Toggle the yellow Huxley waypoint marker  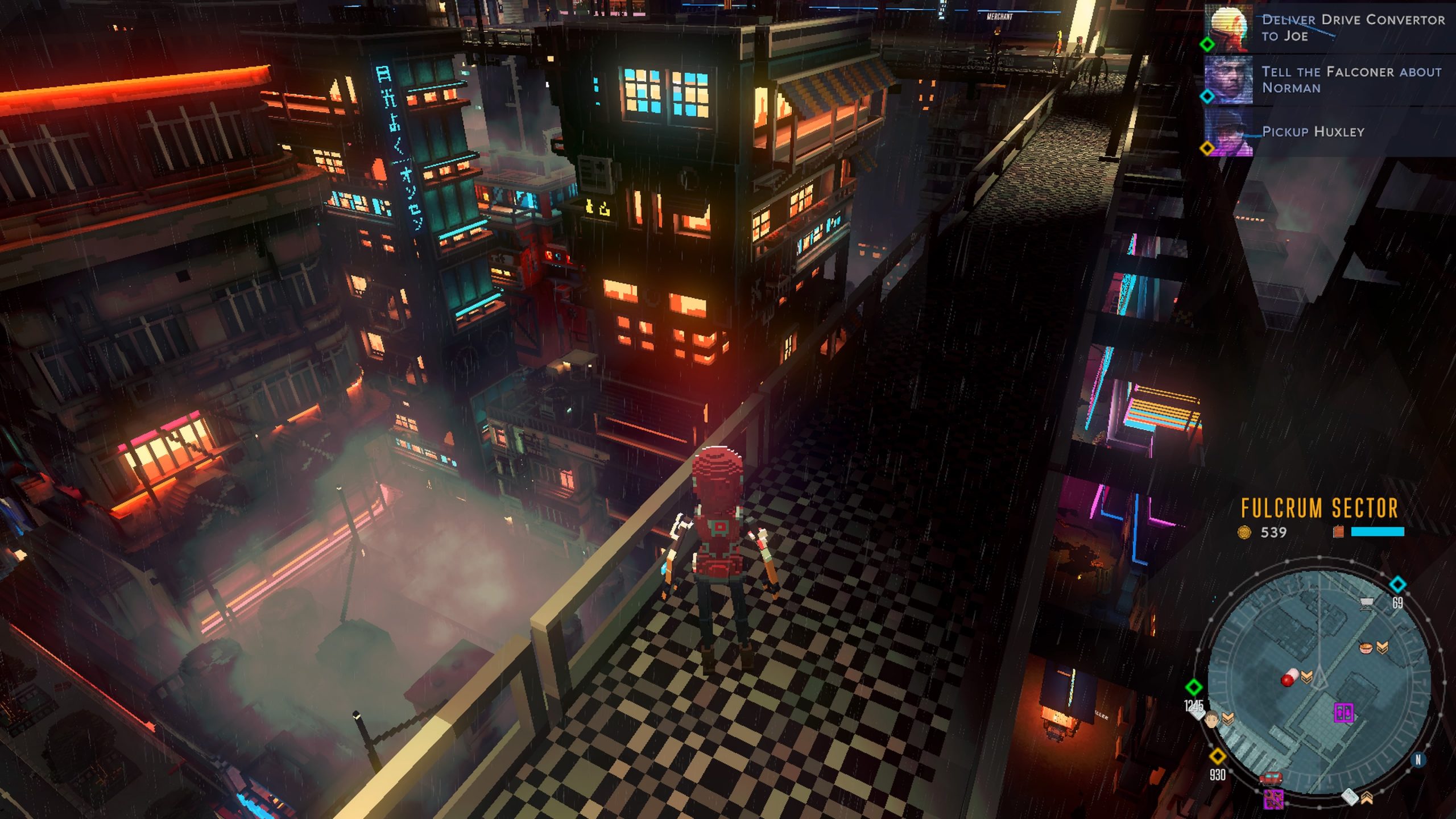[x=1207, y=148]
